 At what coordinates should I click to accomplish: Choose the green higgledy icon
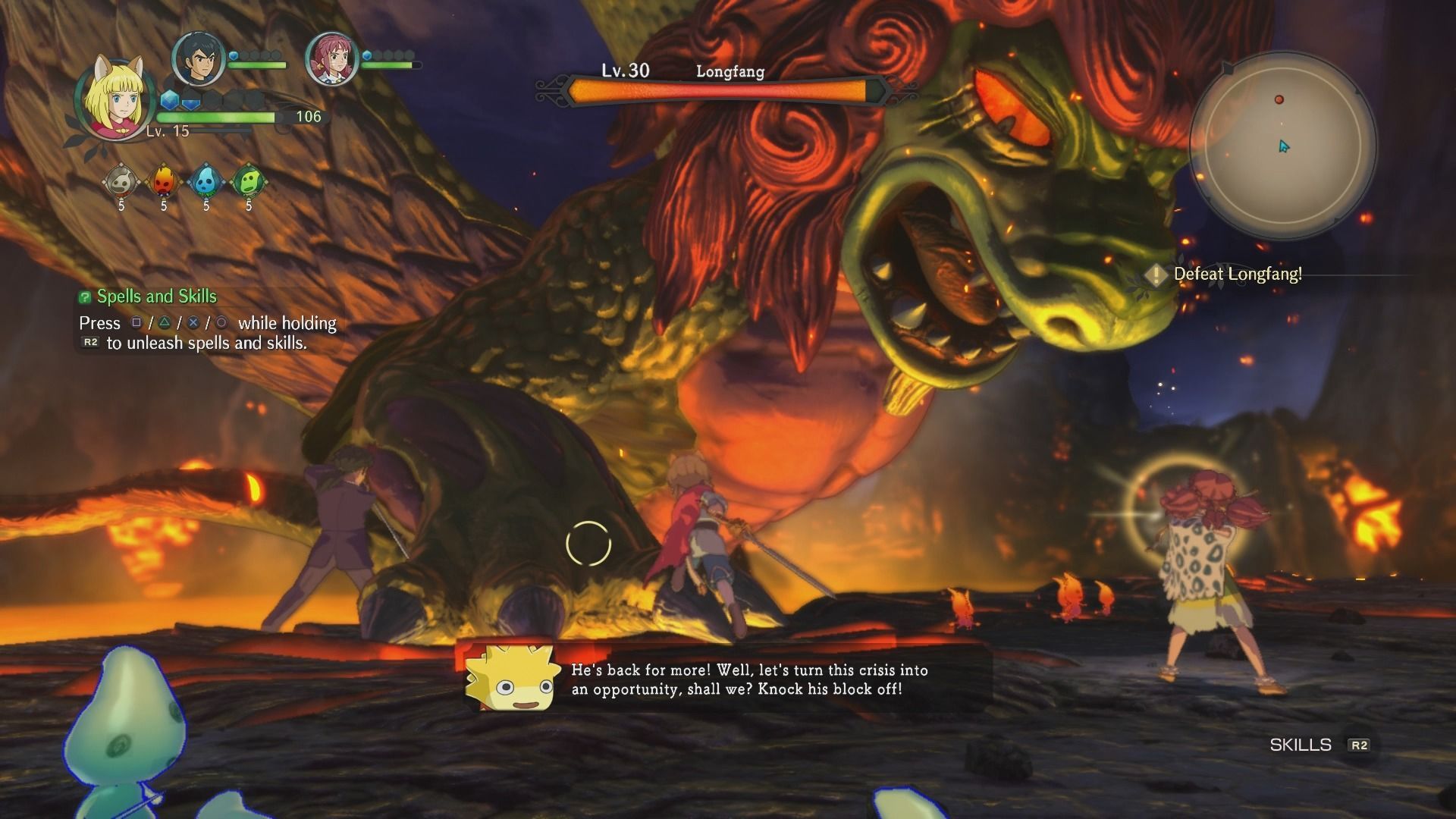[248, 182]
